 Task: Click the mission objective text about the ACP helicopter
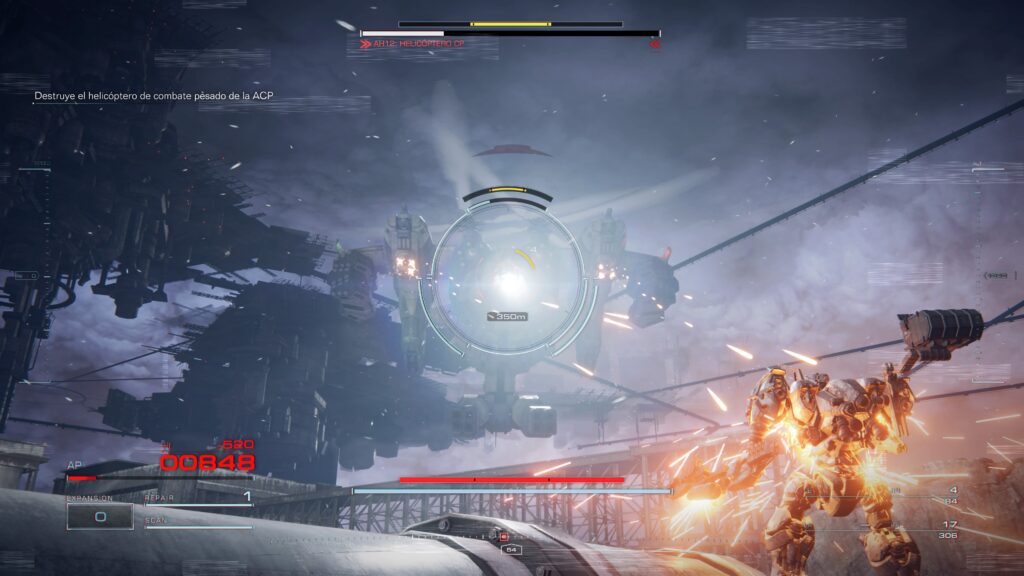pyautogui.click(x=154, y=96)
